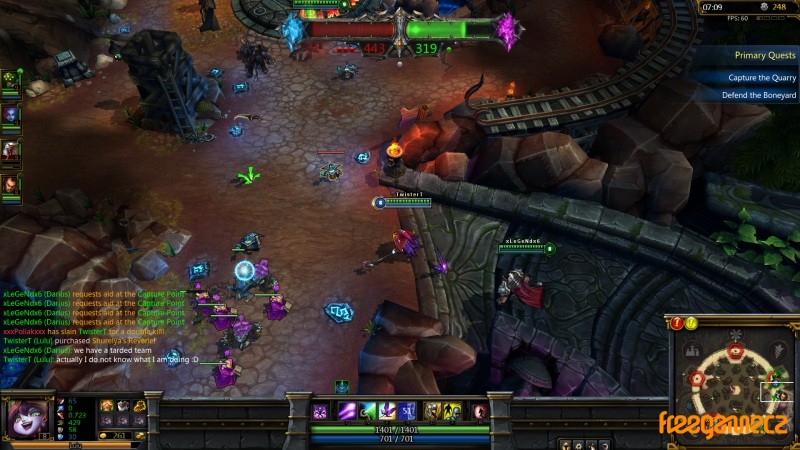
Task: Select the blue-faced ally portrait
Action: pos(10,114)
